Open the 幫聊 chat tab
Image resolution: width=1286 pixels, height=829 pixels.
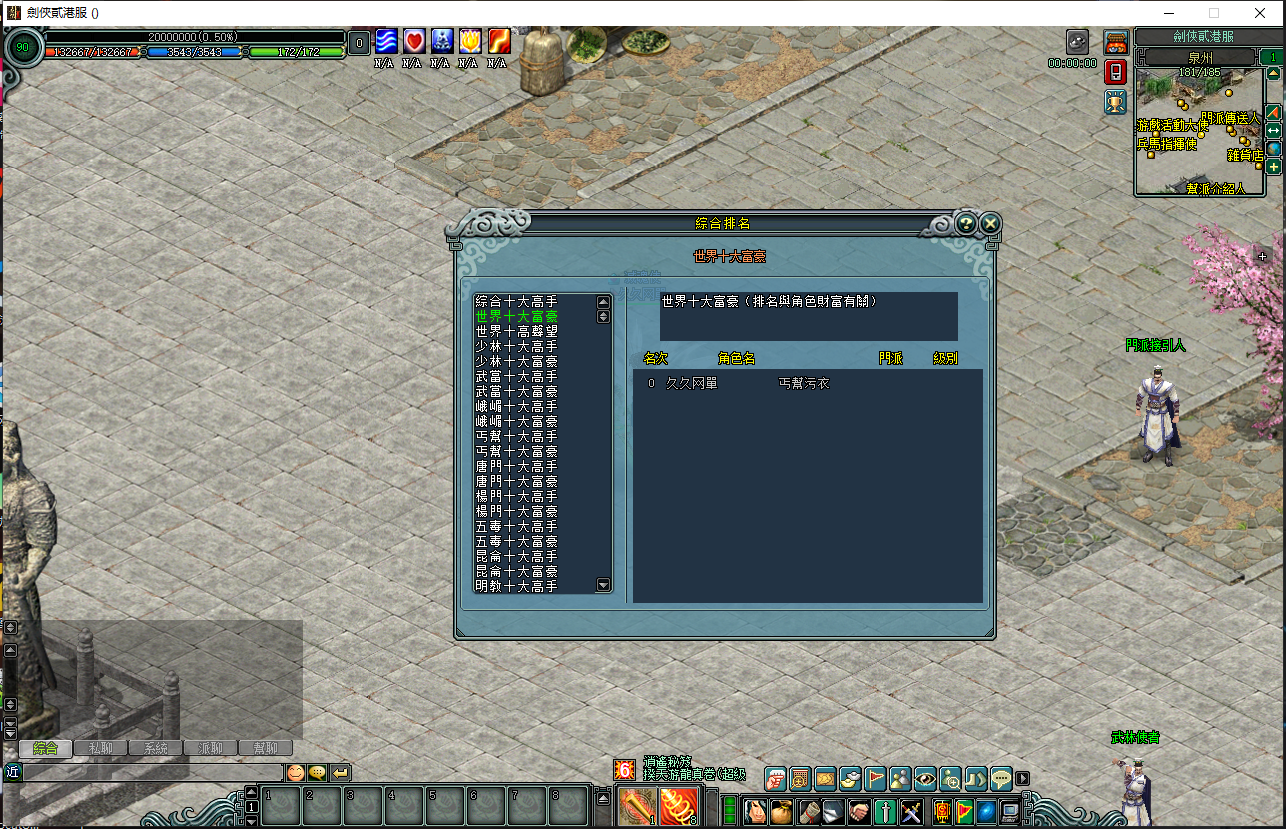click(265, 748)
